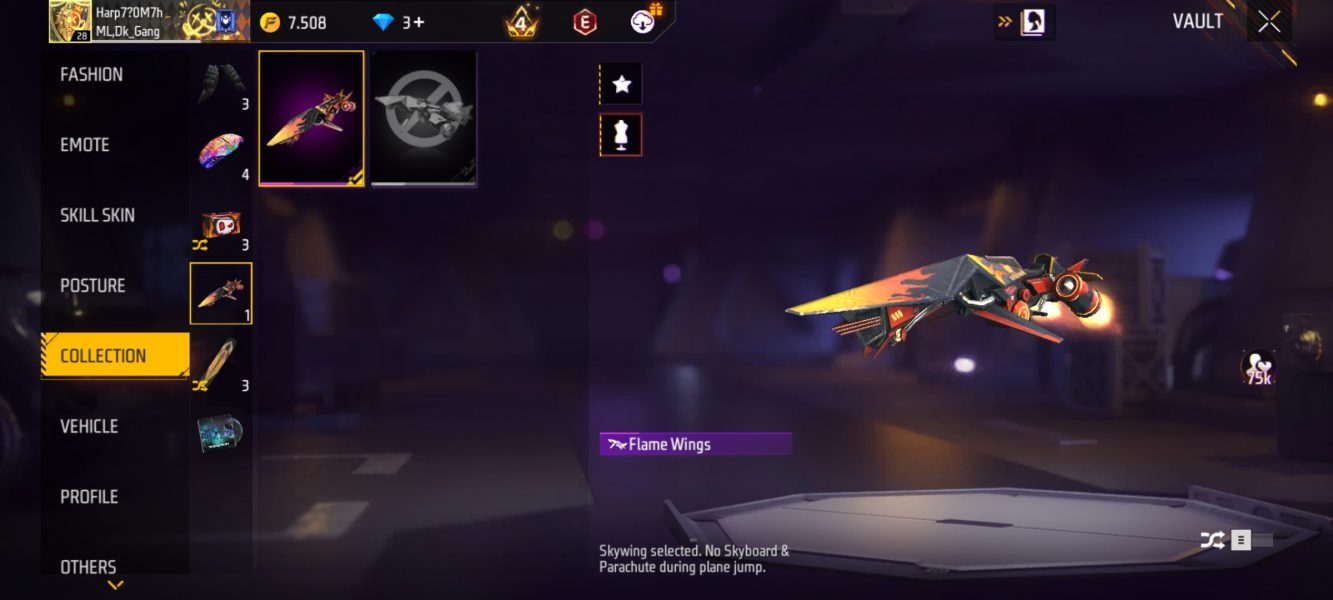
Task: Choose the Collection category
Action: pyautogui.click(x=103, y=356)
